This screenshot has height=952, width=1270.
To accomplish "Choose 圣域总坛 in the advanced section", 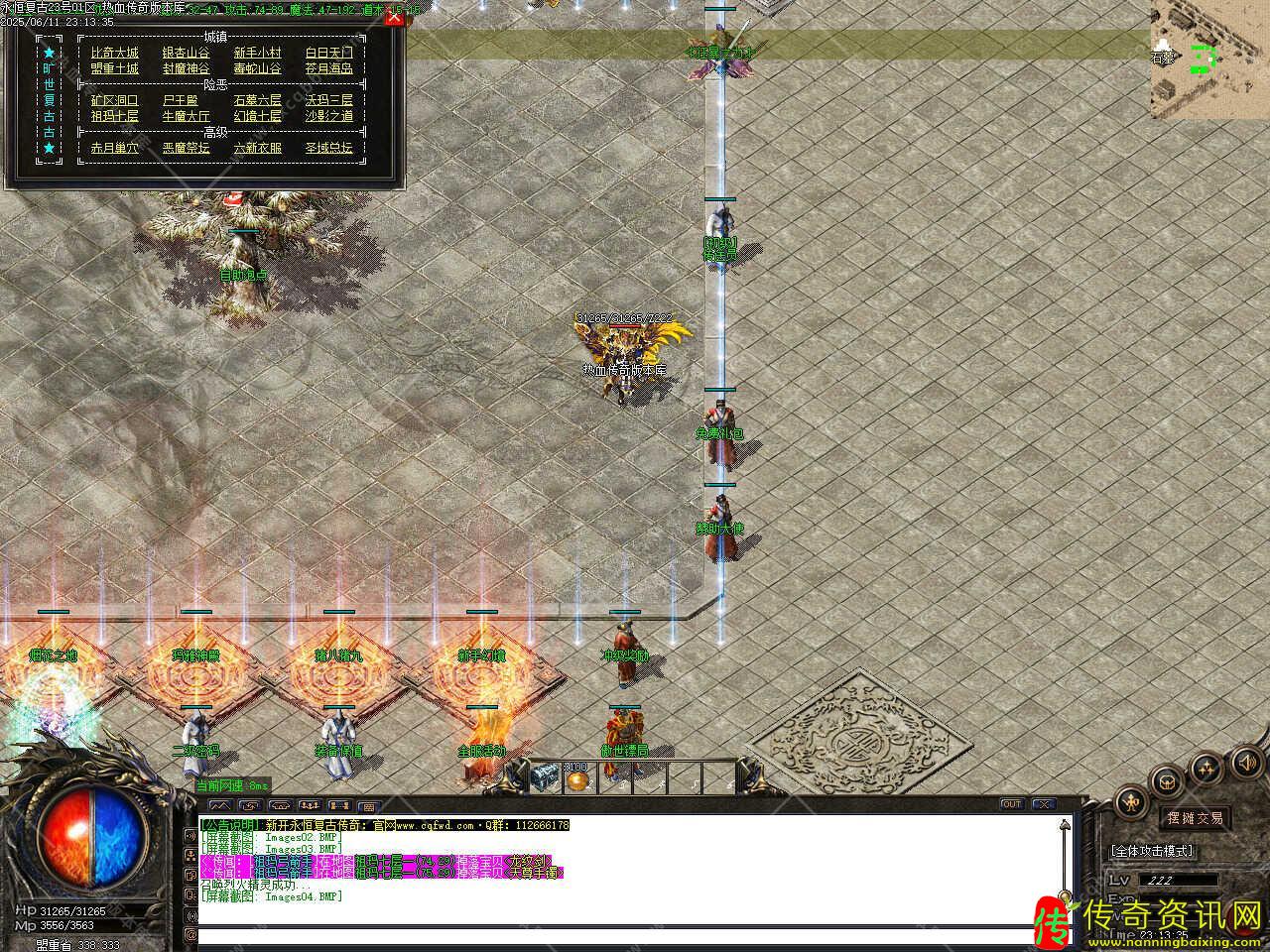I will click(328, 148).
